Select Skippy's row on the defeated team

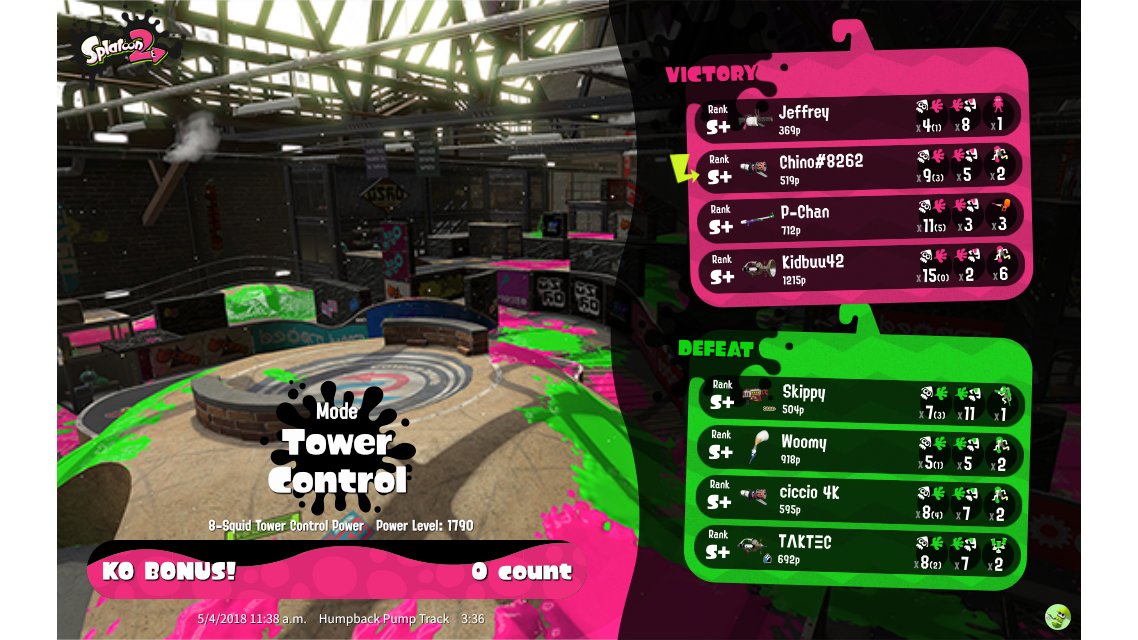(x=860, y=398)
